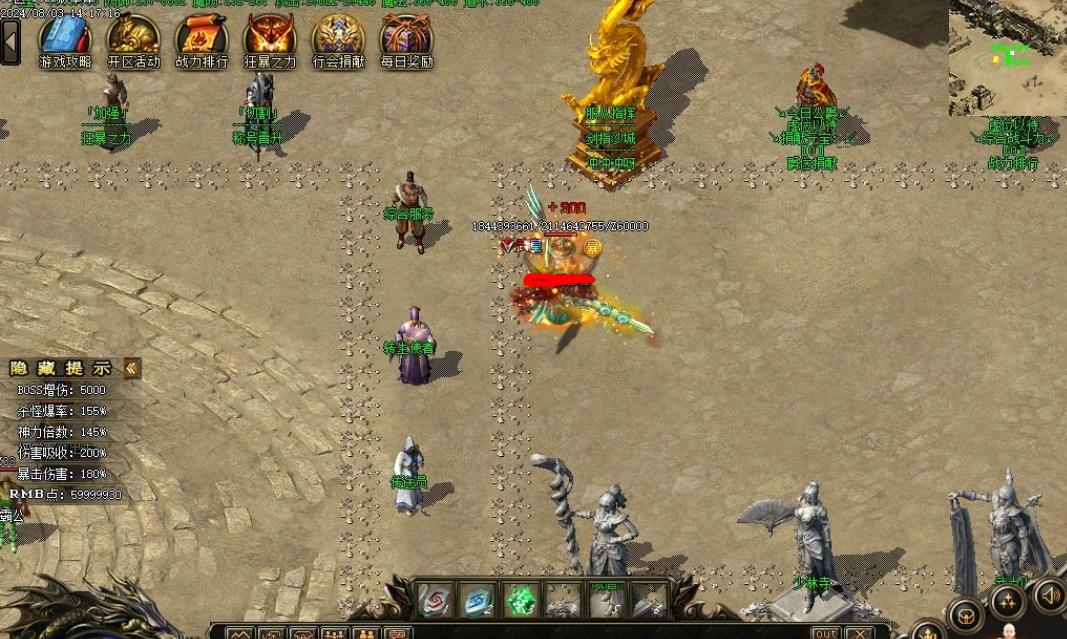Close the game with the bottom X button

pos(860,633)
